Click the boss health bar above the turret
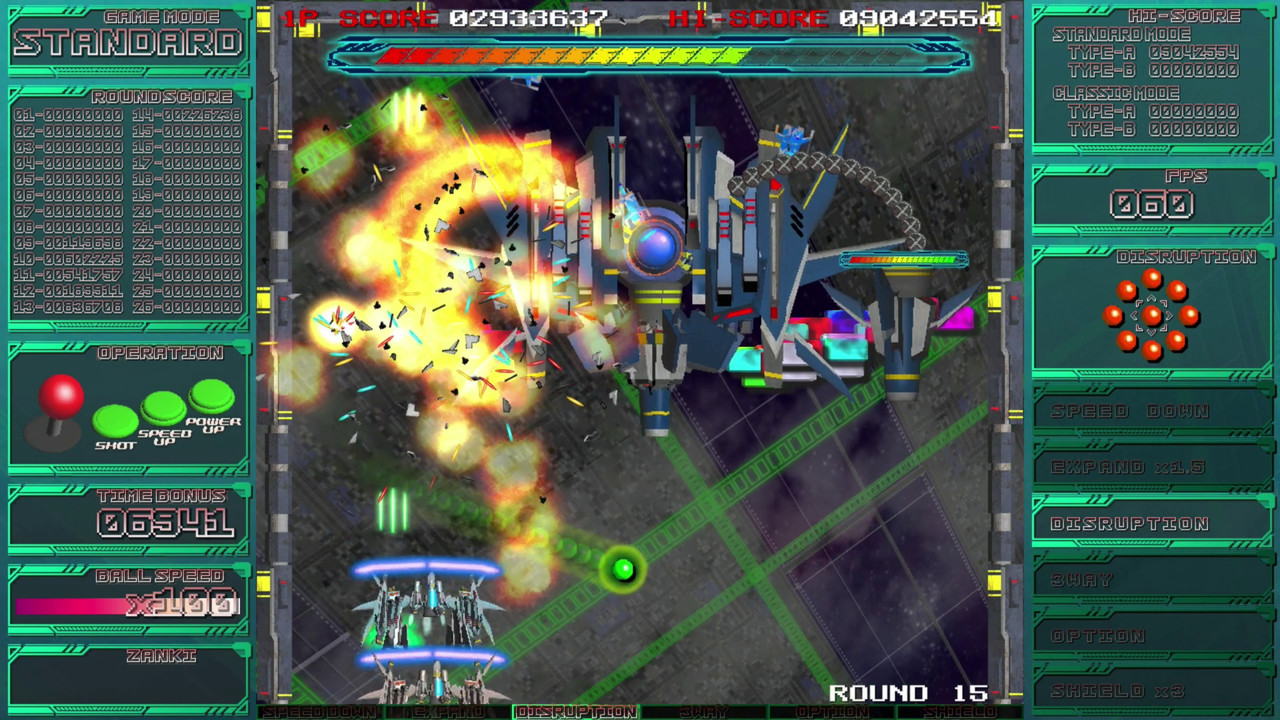 903,259
